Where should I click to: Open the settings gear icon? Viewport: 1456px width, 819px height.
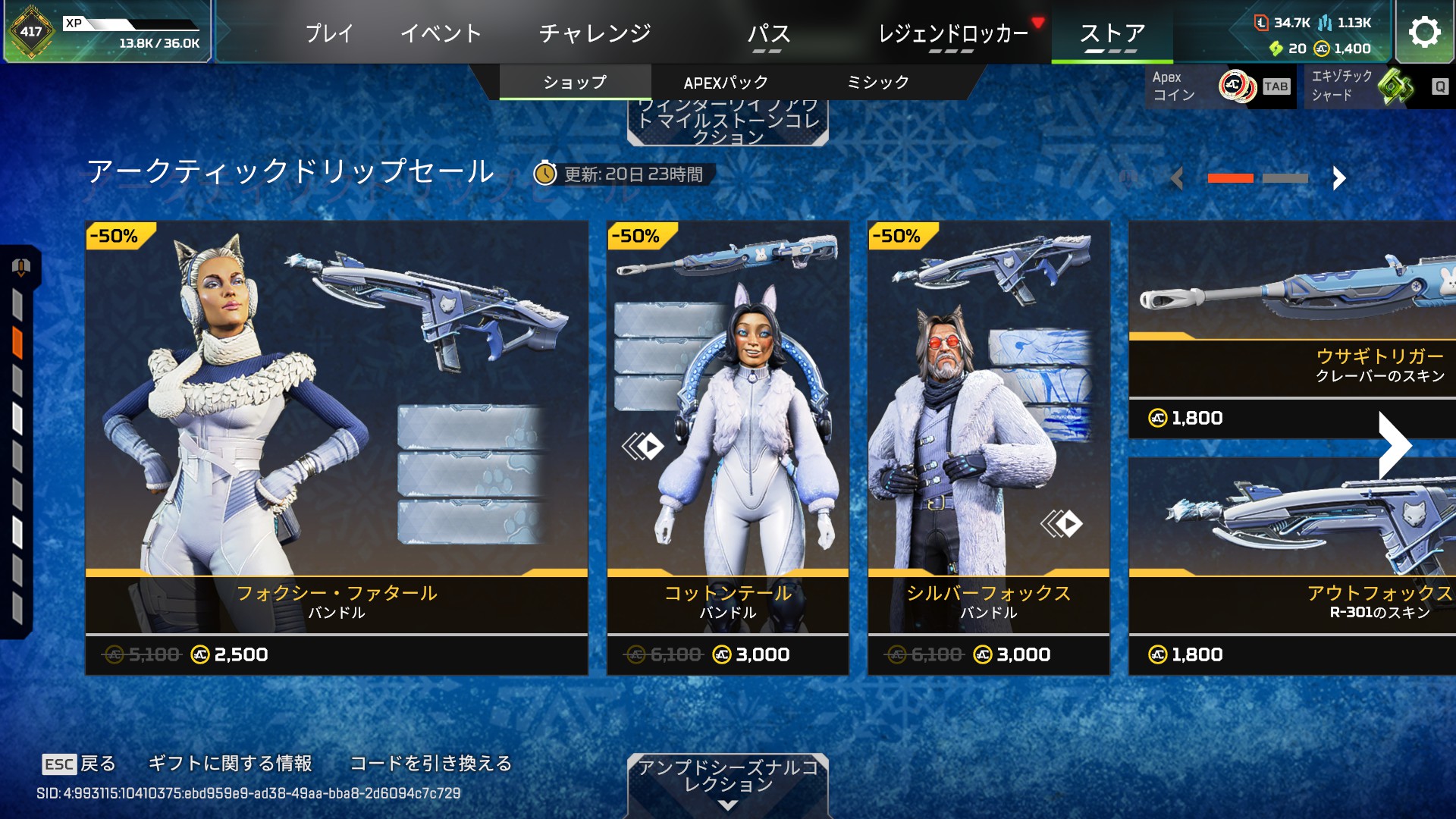[1424, 32]
